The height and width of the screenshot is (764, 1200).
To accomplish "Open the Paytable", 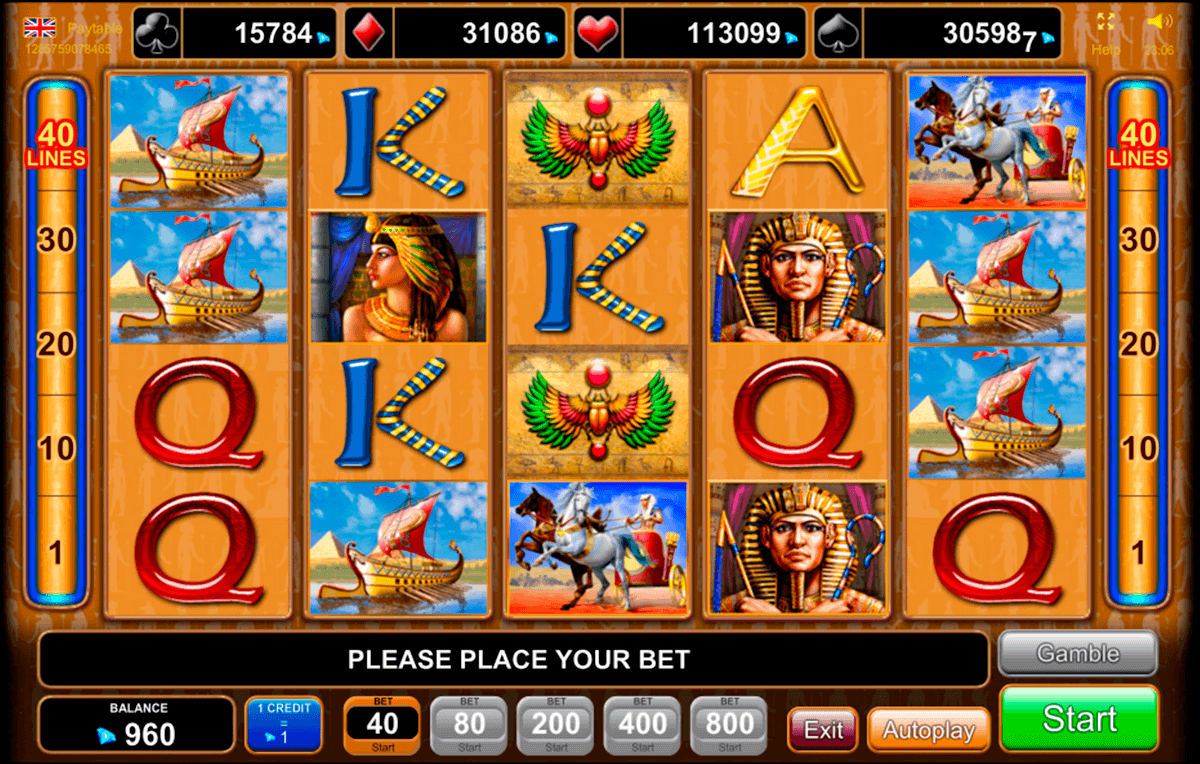I will coord(95,29).
